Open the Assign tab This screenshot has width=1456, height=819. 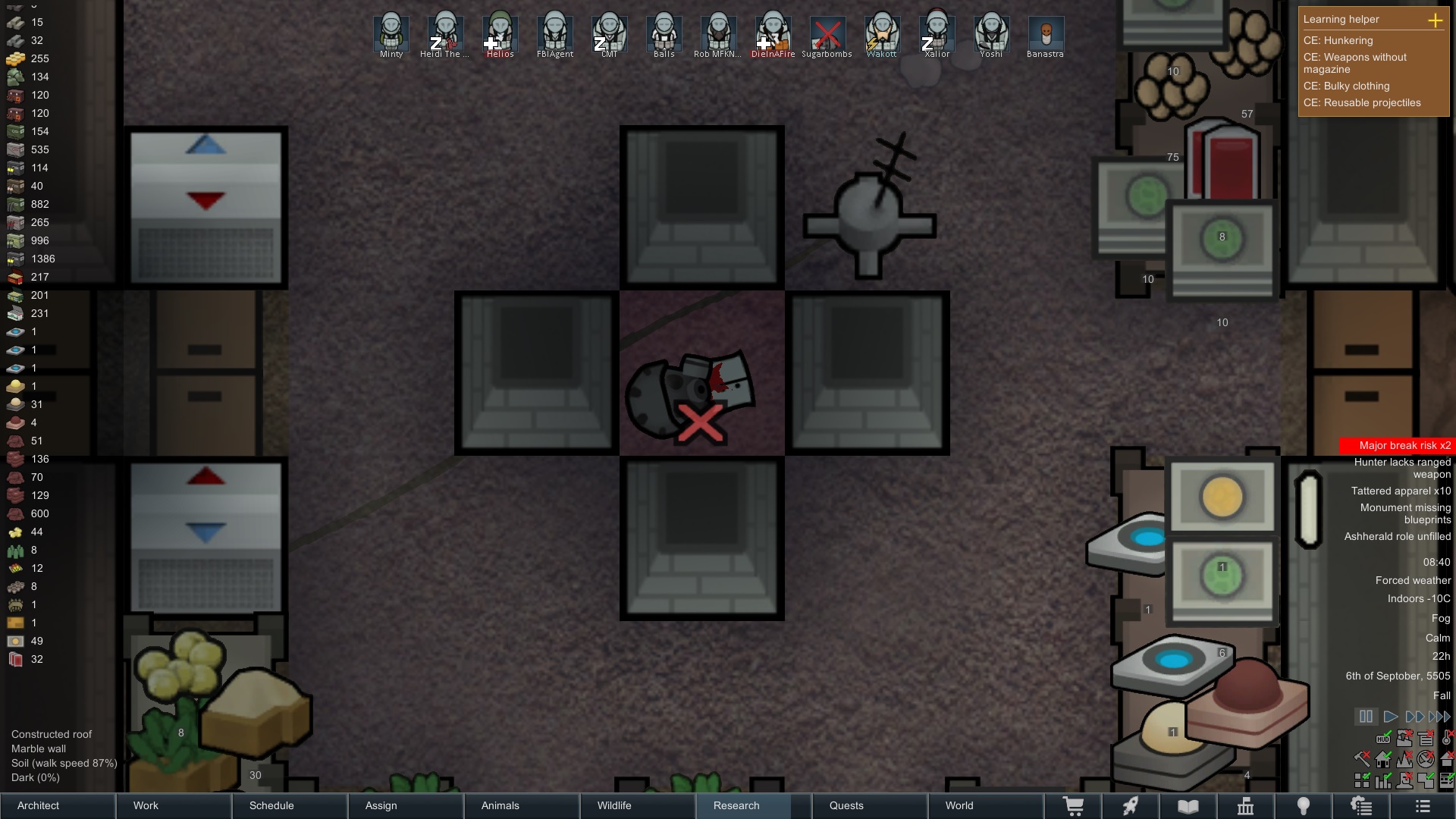tap(406, 805)
